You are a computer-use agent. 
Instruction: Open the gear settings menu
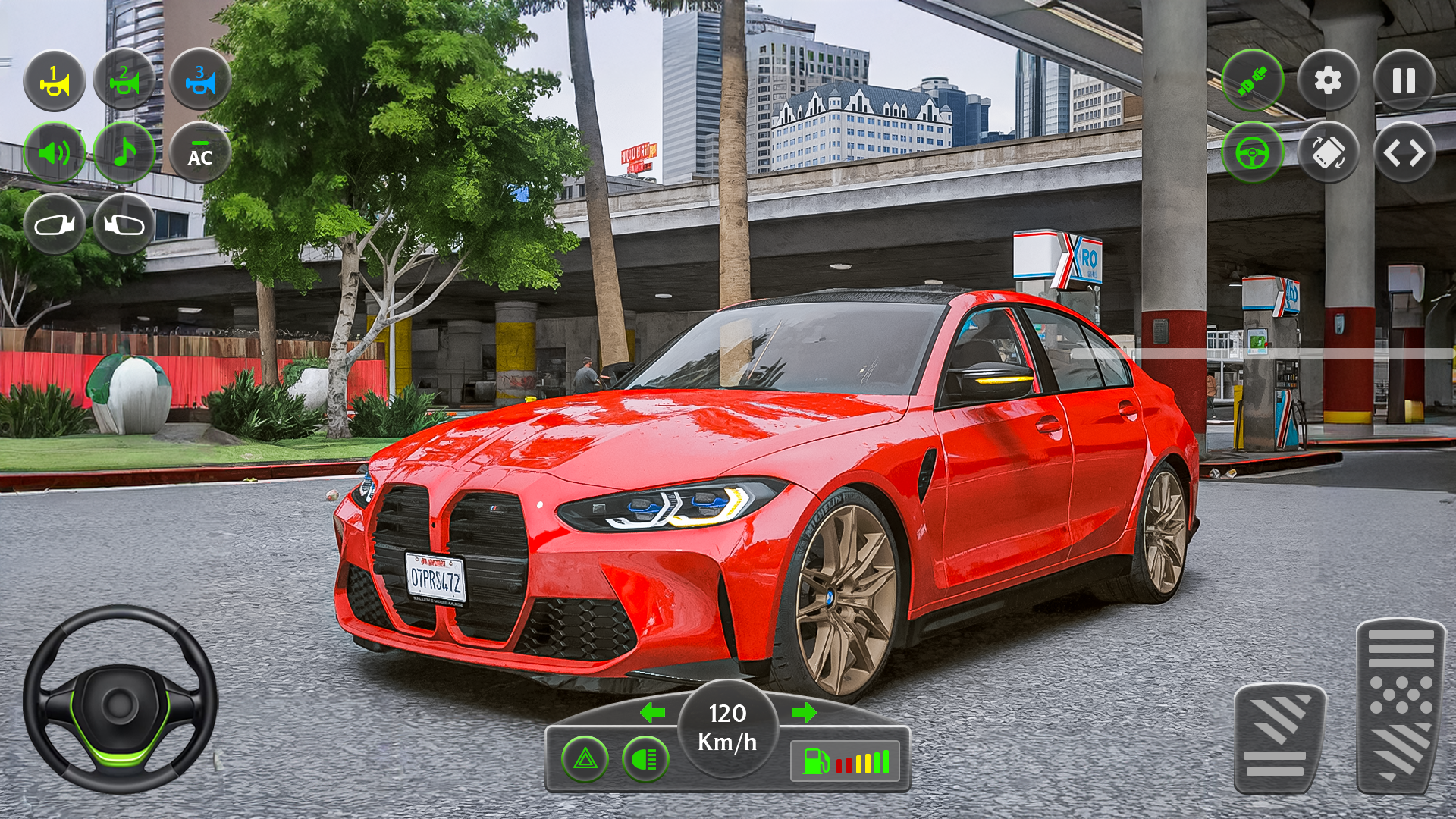coord(1328,80)
